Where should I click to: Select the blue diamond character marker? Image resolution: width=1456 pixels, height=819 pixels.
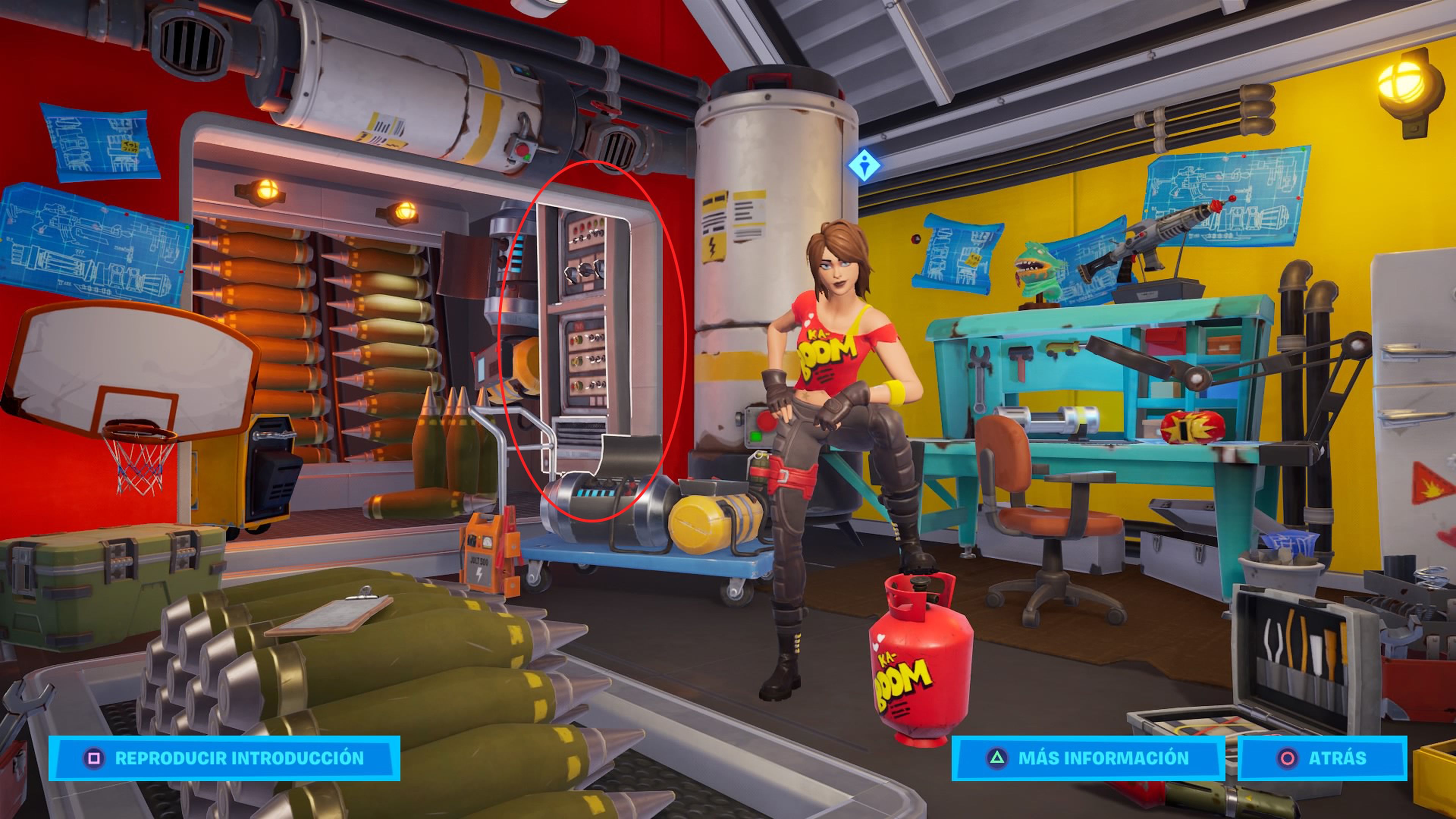tap(864, 166)
